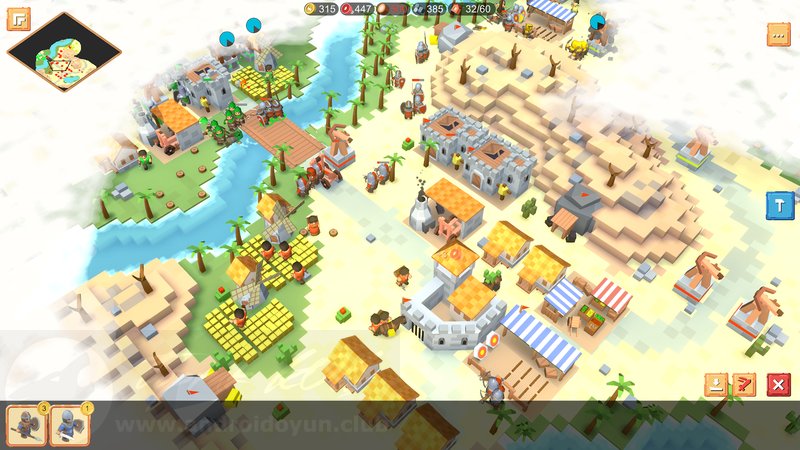Click the orange button above the minimap

pos(18,19)
